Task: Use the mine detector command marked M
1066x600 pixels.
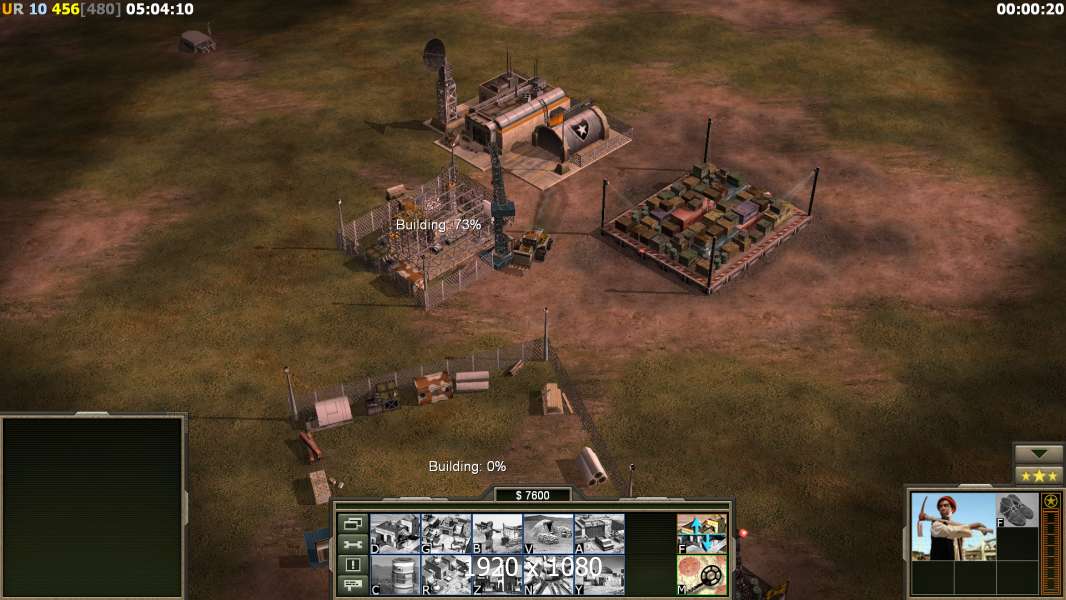Action: (702, 574)
